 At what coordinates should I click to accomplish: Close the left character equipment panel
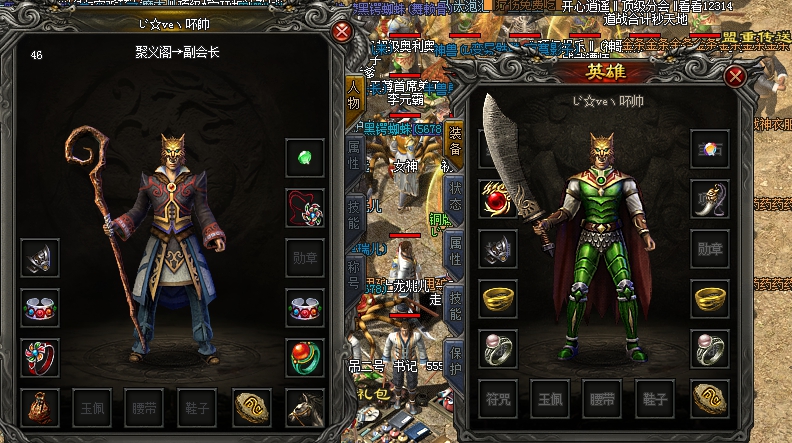pyautogui.click(x=342, y=31)
